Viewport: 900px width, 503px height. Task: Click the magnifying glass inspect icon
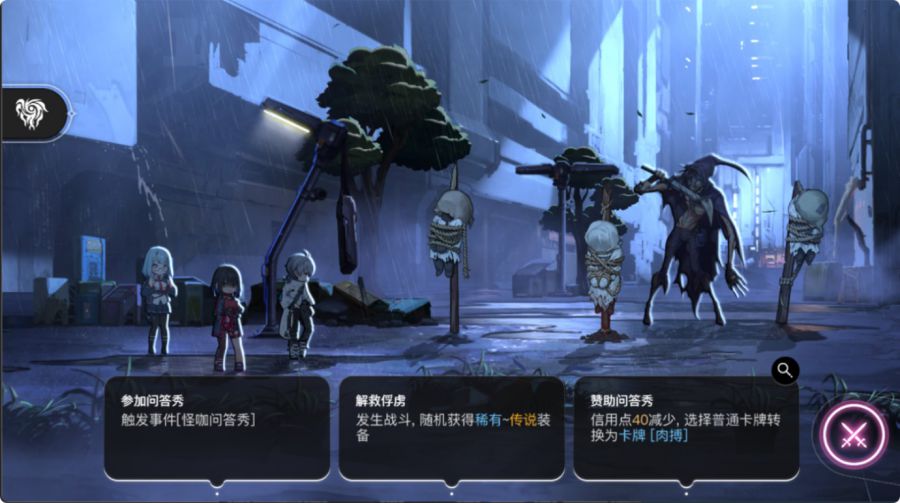tap(785, 370)
